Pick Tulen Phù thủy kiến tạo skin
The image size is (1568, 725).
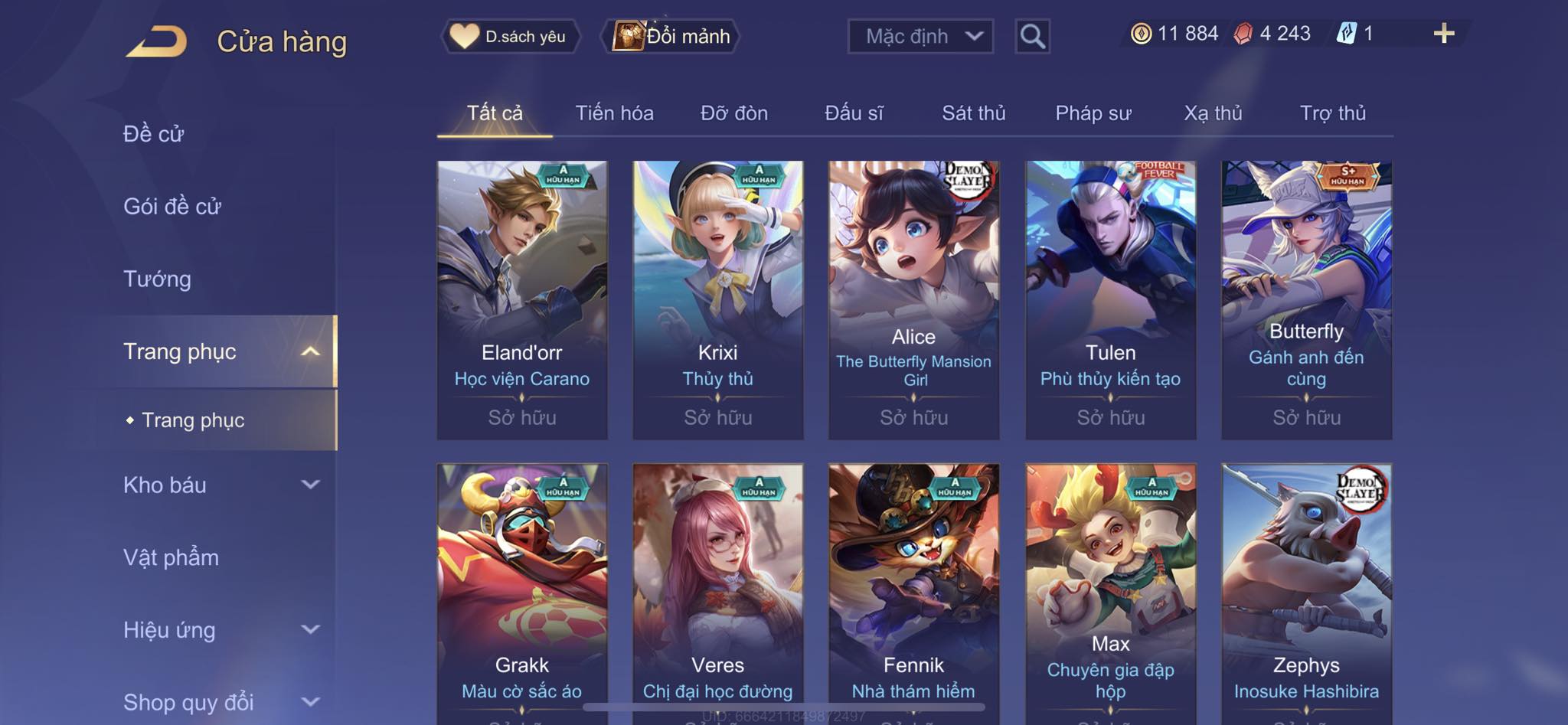point(1110,299)
